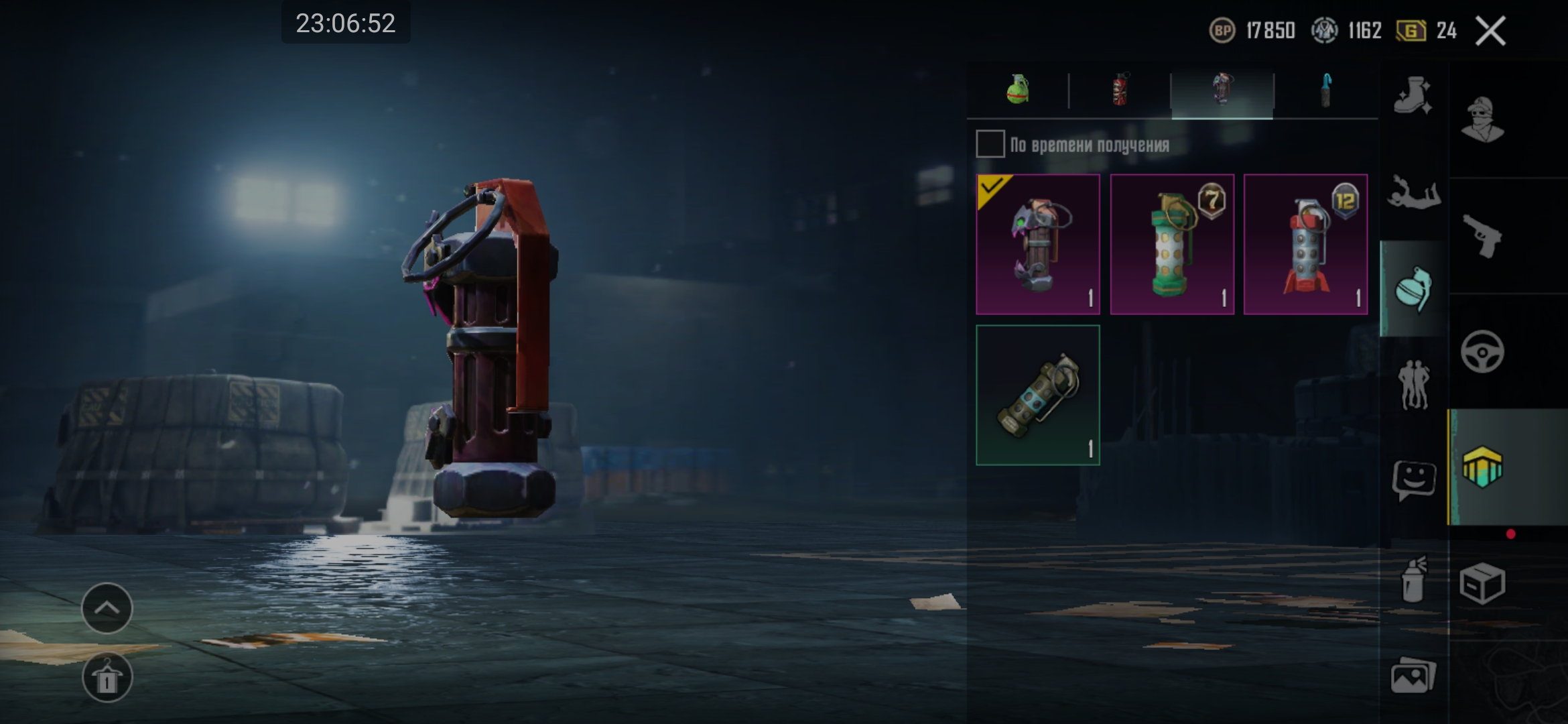1568x724 pixels.
Task: Choose the green stun grenade with badge 7
Action: point(1172,245)
